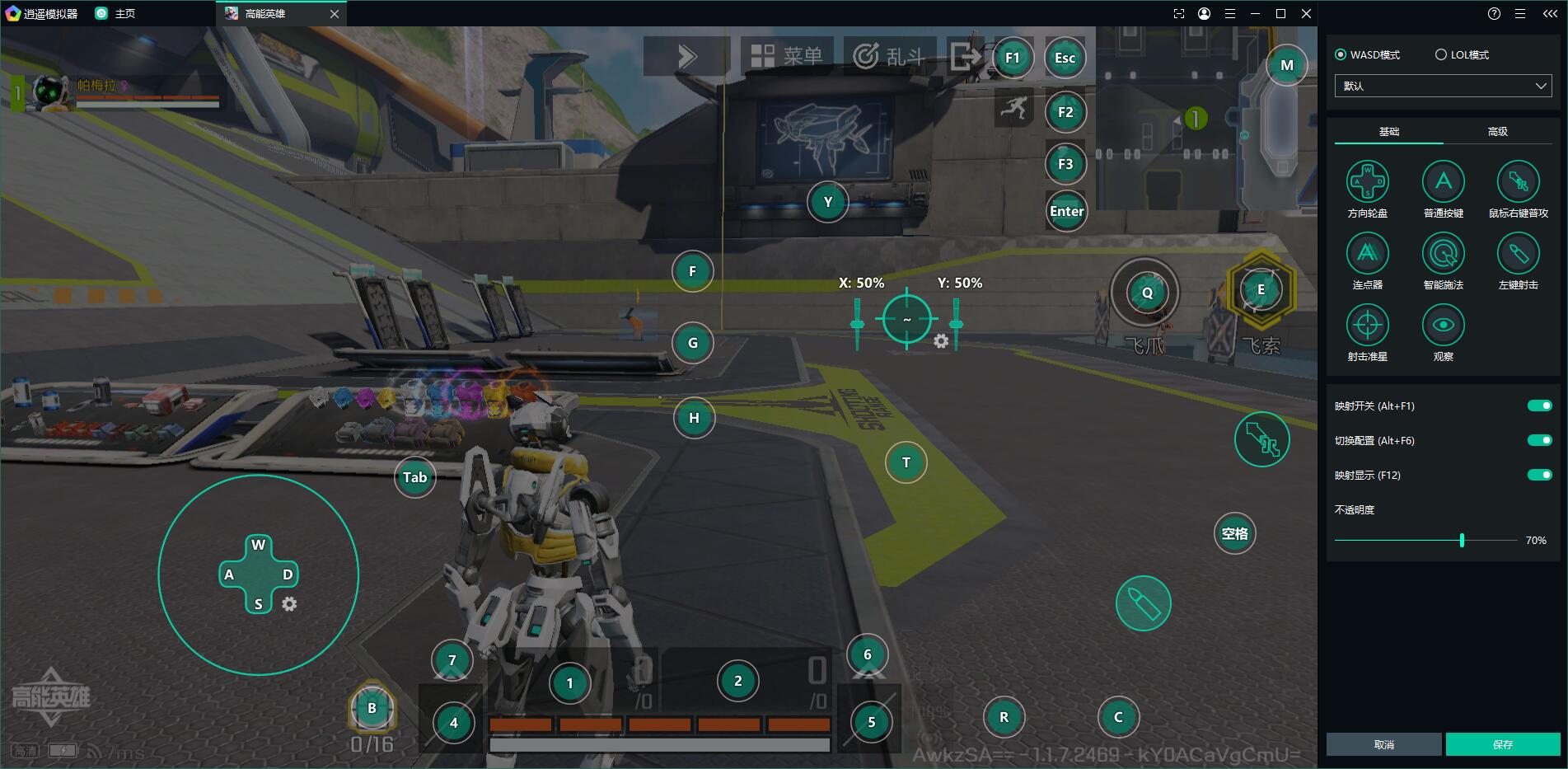The image size is (1568, 769).
Task: Choose the 方向轮盘 D-pad key tool
Action: [x=1367, y=182]
